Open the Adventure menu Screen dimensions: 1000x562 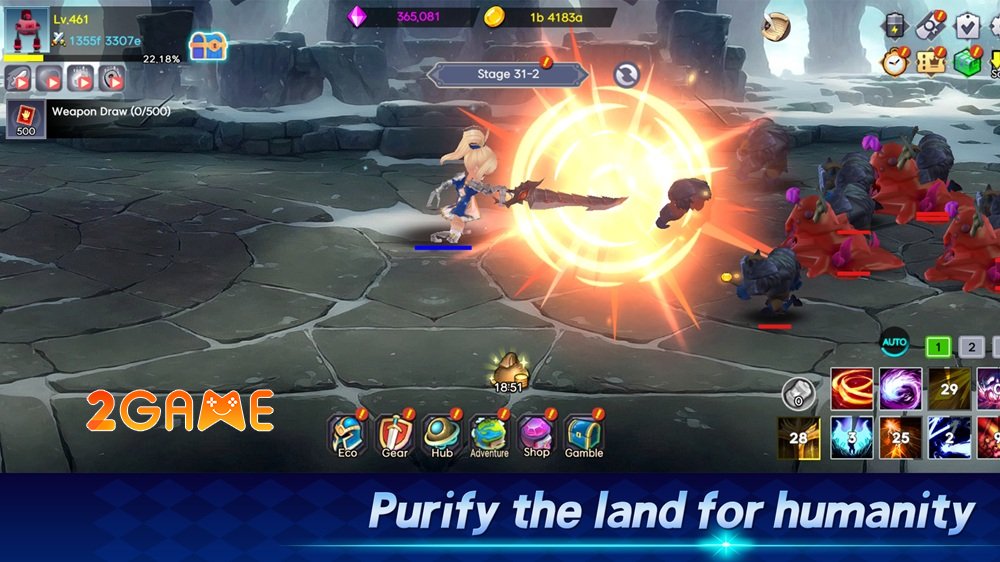(489, 435)
